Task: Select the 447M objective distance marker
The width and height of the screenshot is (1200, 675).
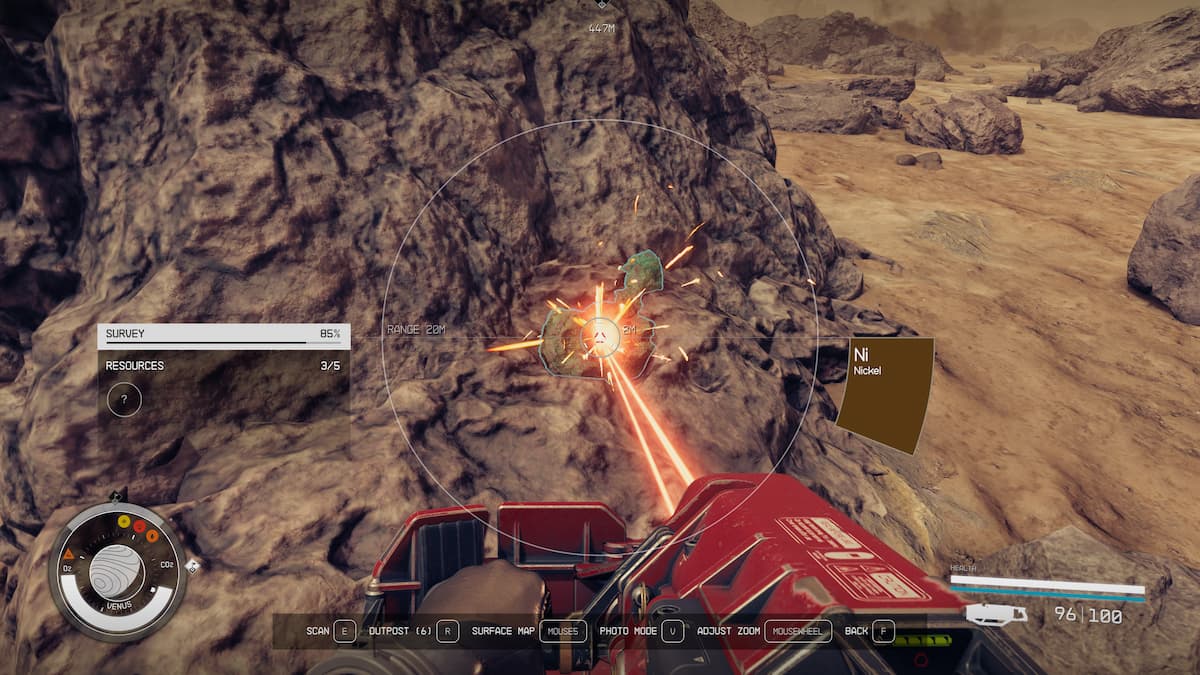Action: click(x=601, y=28)
